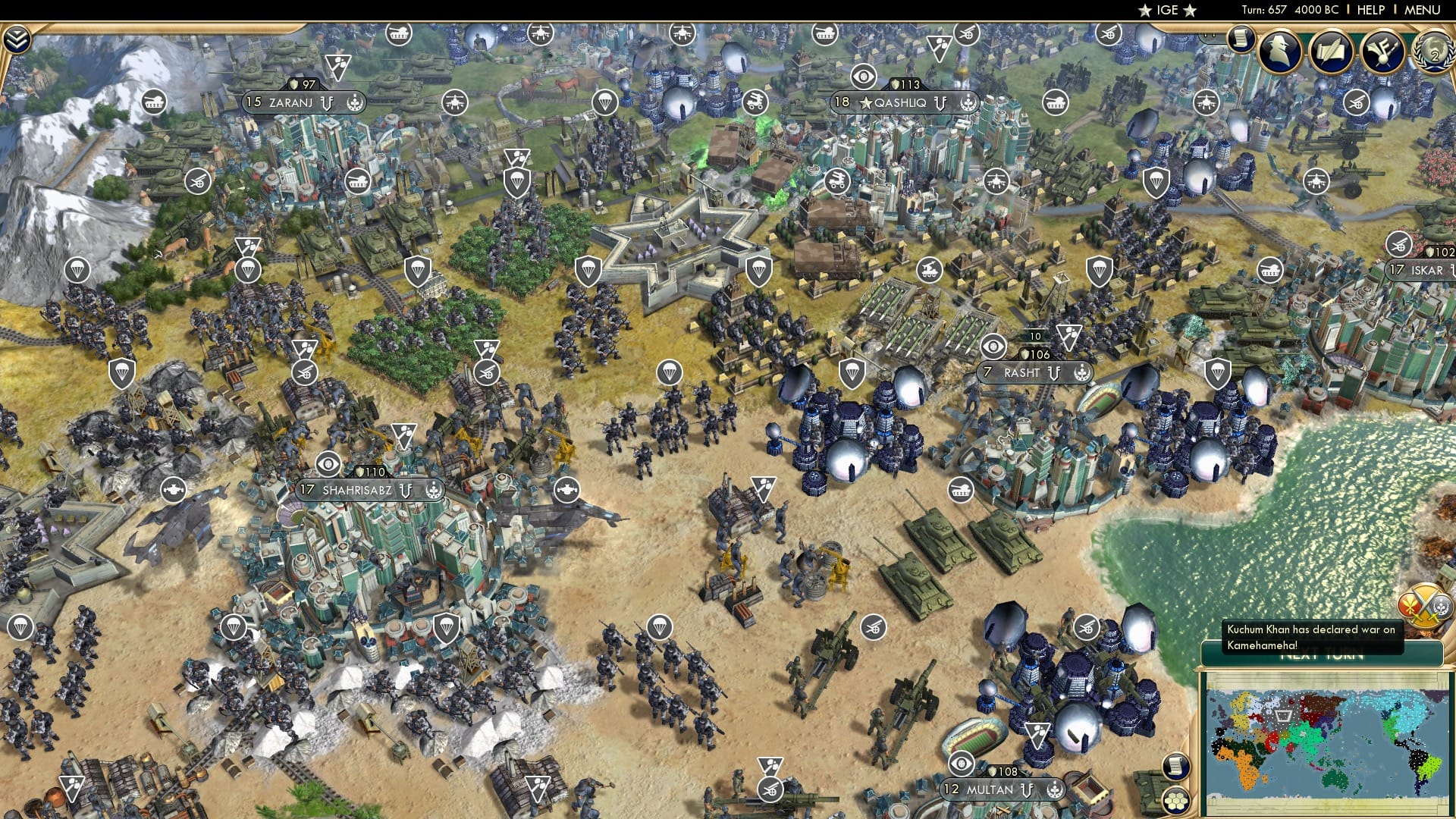Click the defense shield on Shahrisabz banner
This screenshot has height=819, width=1456.
coord(361,472)
